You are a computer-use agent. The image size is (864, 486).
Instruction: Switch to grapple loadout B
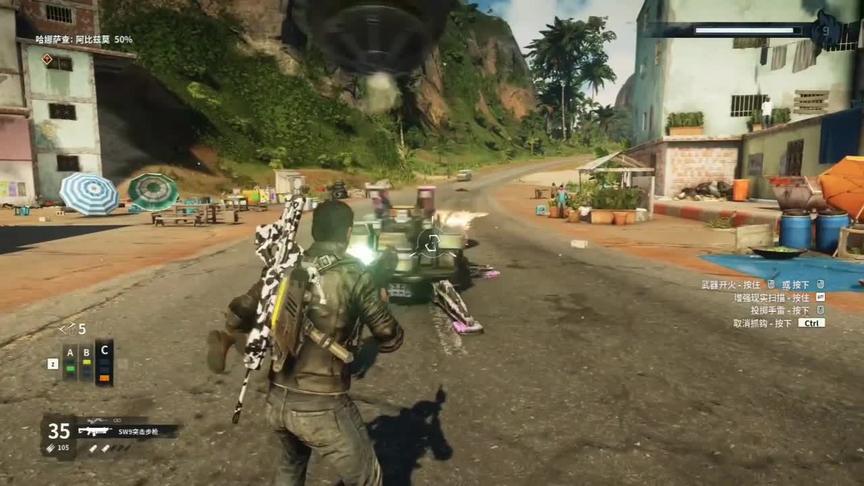click(87, 361)
